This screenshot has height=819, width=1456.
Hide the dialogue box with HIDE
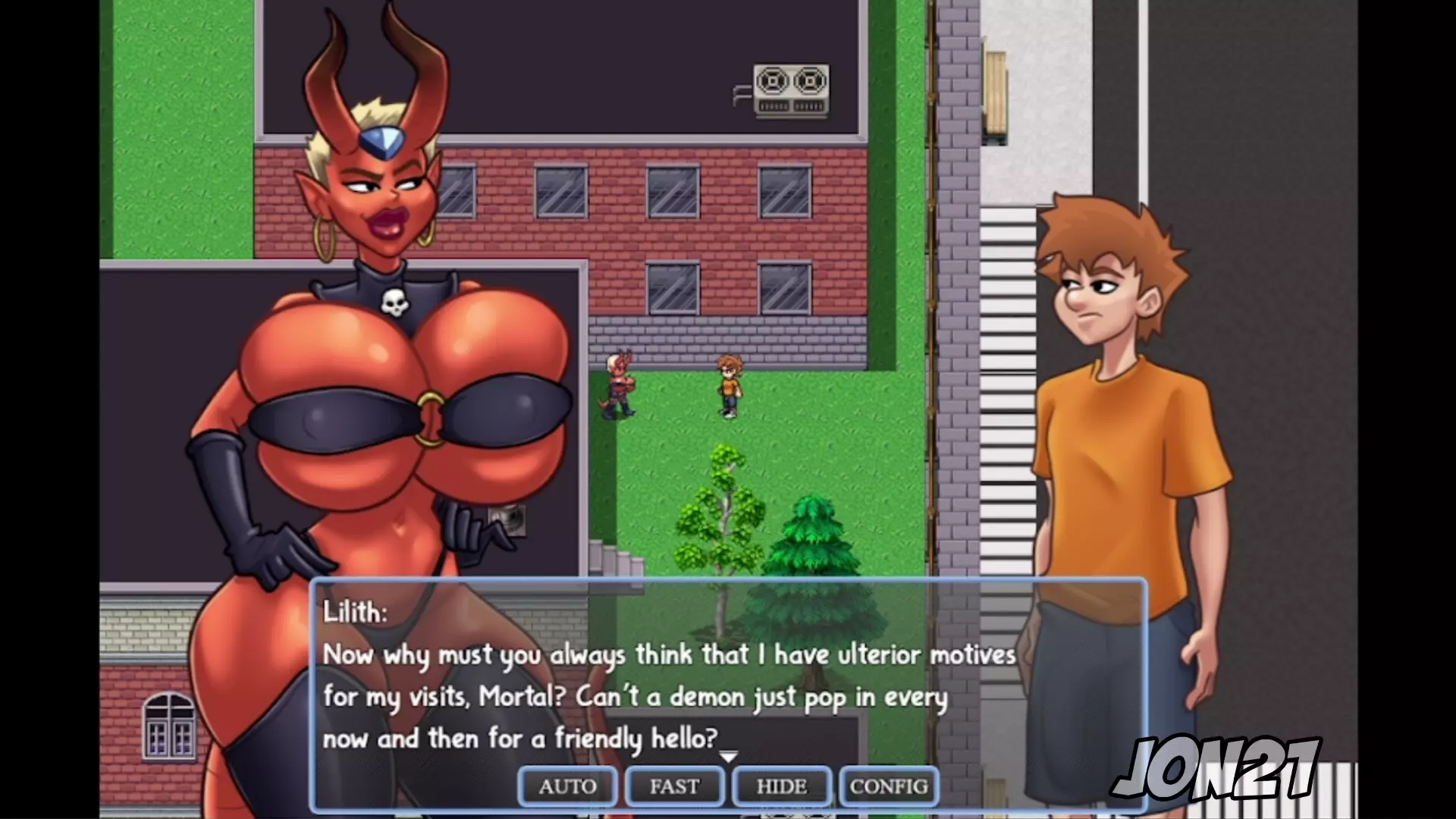click(781, 786)
